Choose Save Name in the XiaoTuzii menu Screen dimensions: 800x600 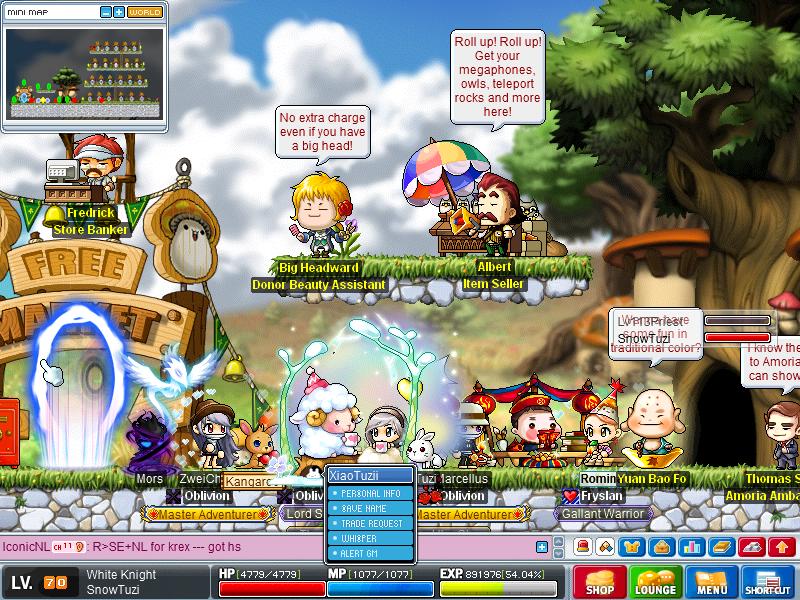pyautogui.click(x=368, y=509)
